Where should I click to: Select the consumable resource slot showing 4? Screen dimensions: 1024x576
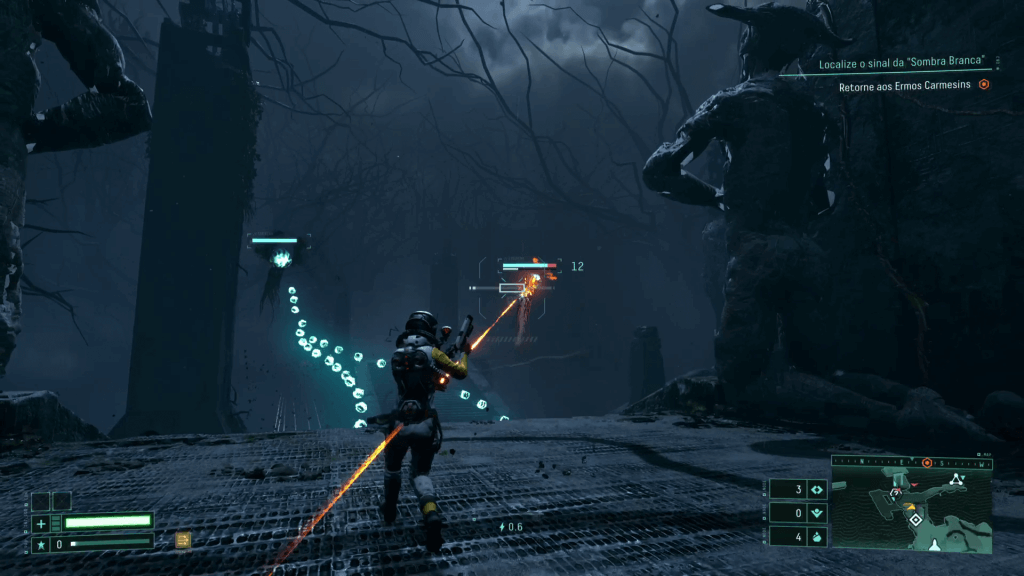[798, 536]
